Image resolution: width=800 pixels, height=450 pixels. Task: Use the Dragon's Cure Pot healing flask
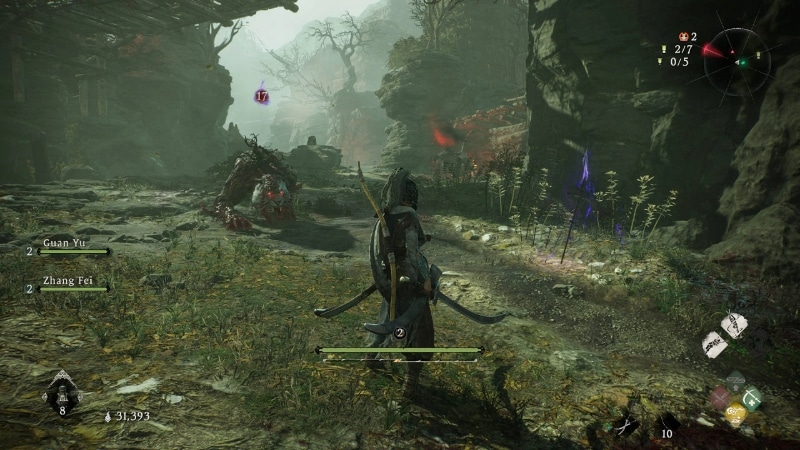(61, 391)
